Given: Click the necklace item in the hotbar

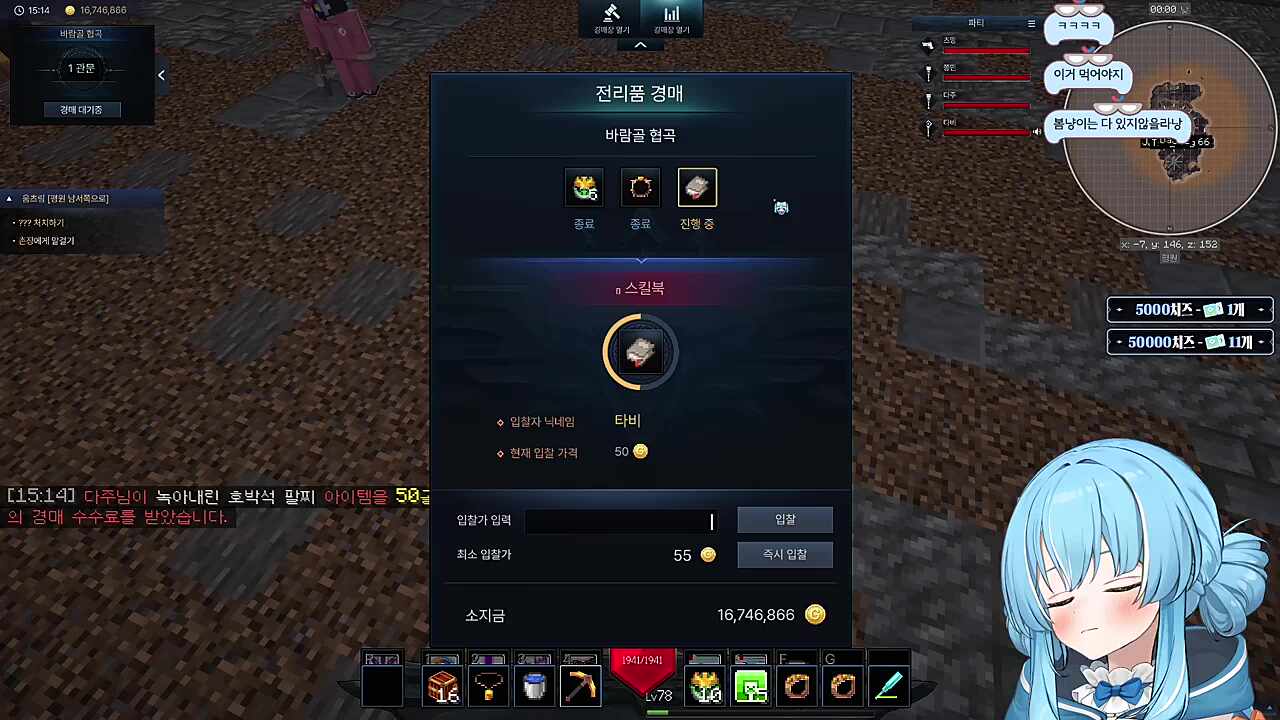Looking at the screenshot, I should point(488,685).
